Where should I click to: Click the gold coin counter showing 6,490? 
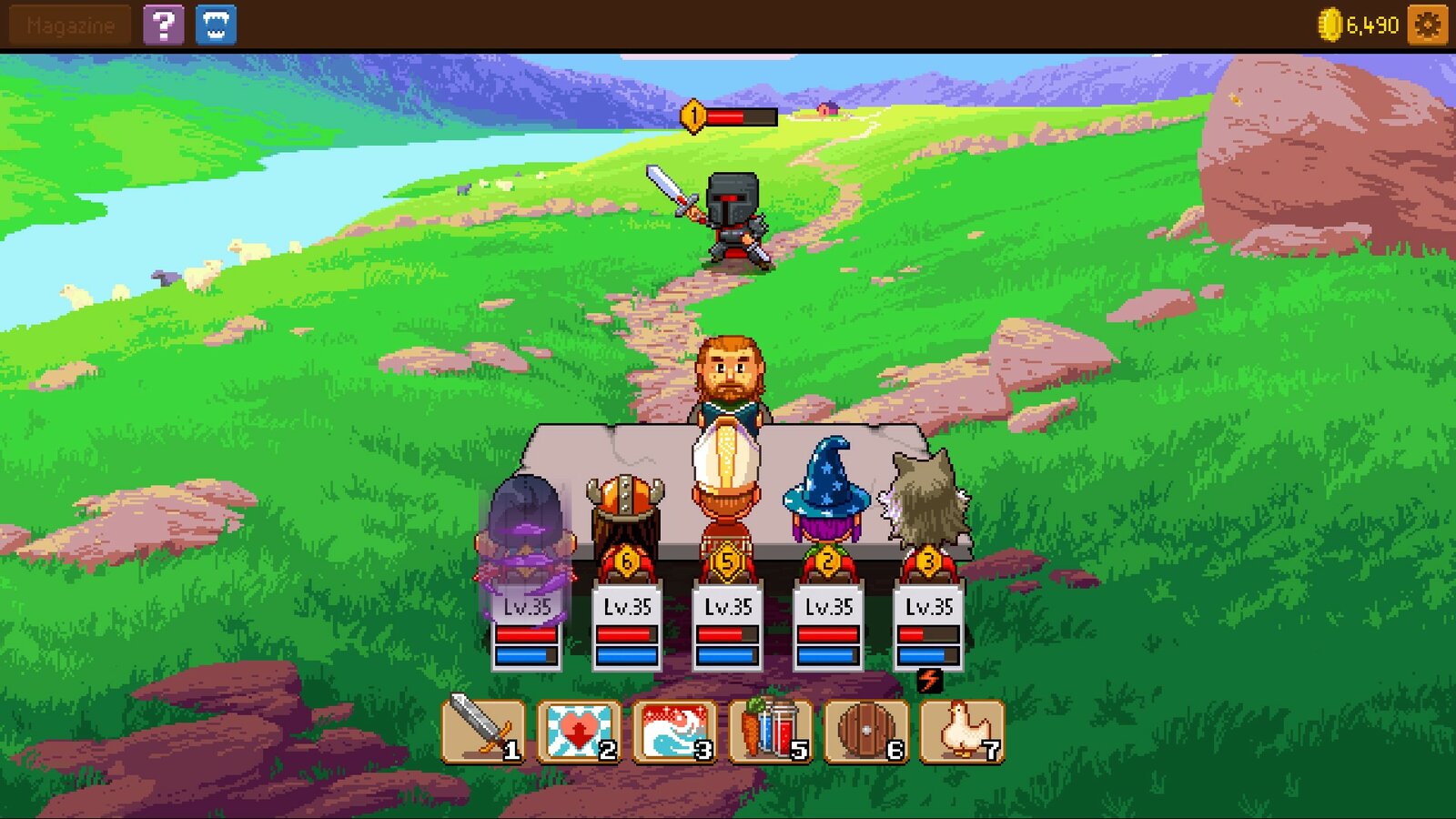click(x=1355, y=25)
